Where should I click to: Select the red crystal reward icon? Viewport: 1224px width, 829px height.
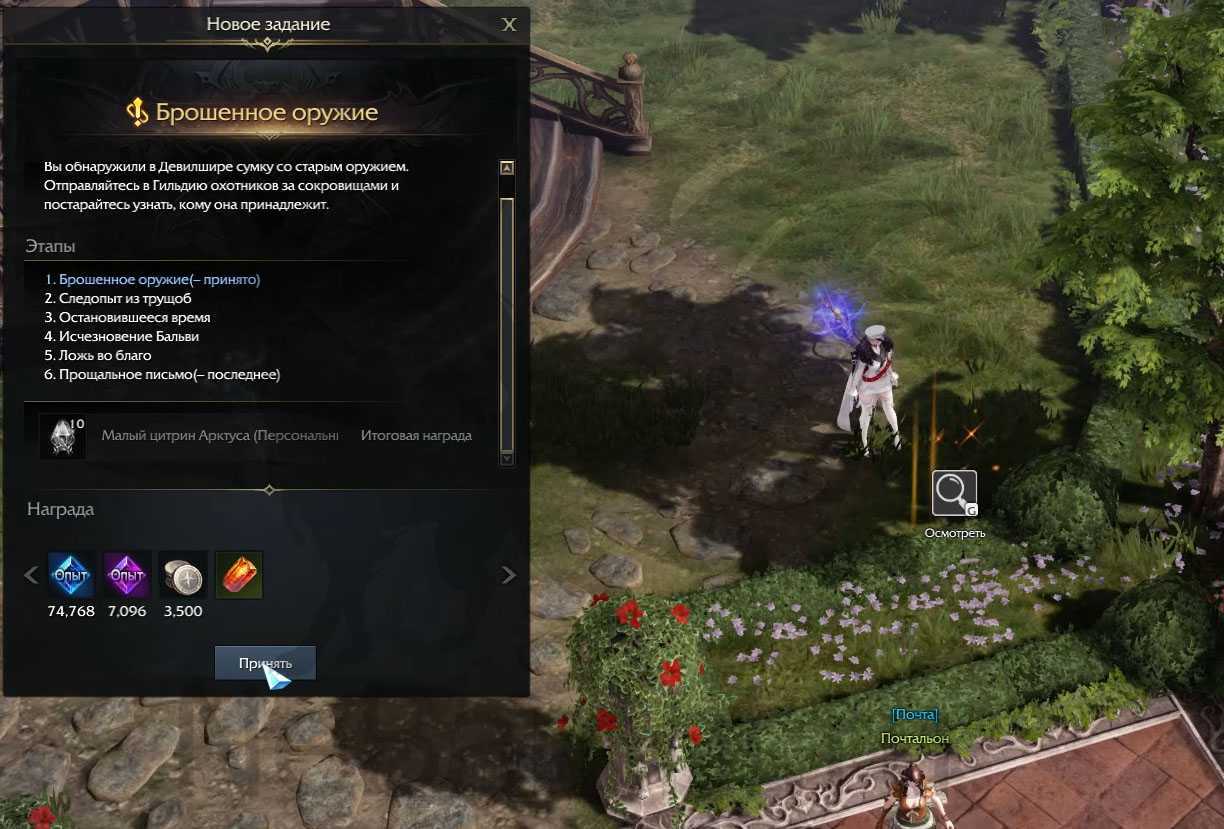pyautogui.click(x=239, y=575)
